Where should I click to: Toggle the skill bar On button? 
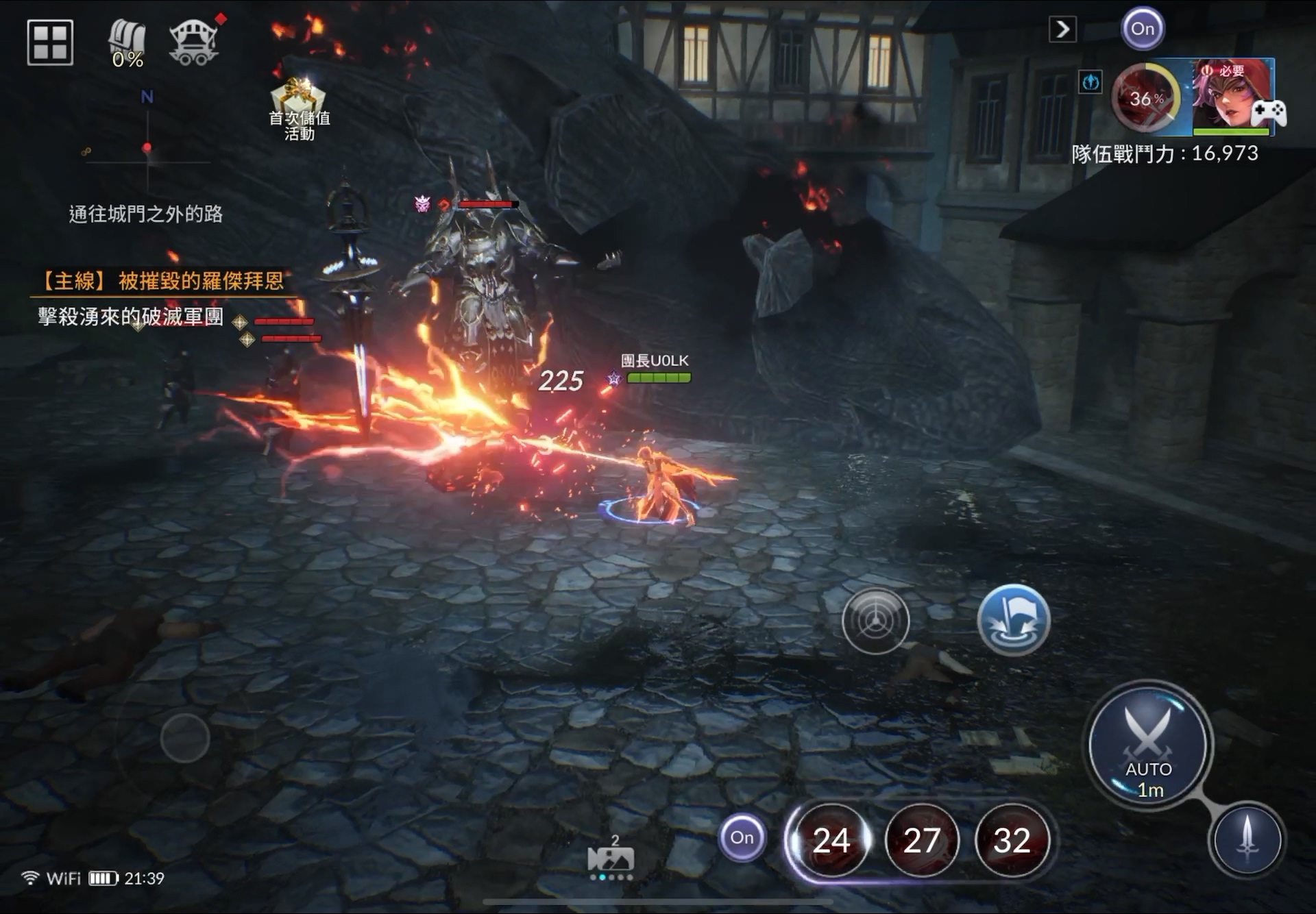(742, 837)
